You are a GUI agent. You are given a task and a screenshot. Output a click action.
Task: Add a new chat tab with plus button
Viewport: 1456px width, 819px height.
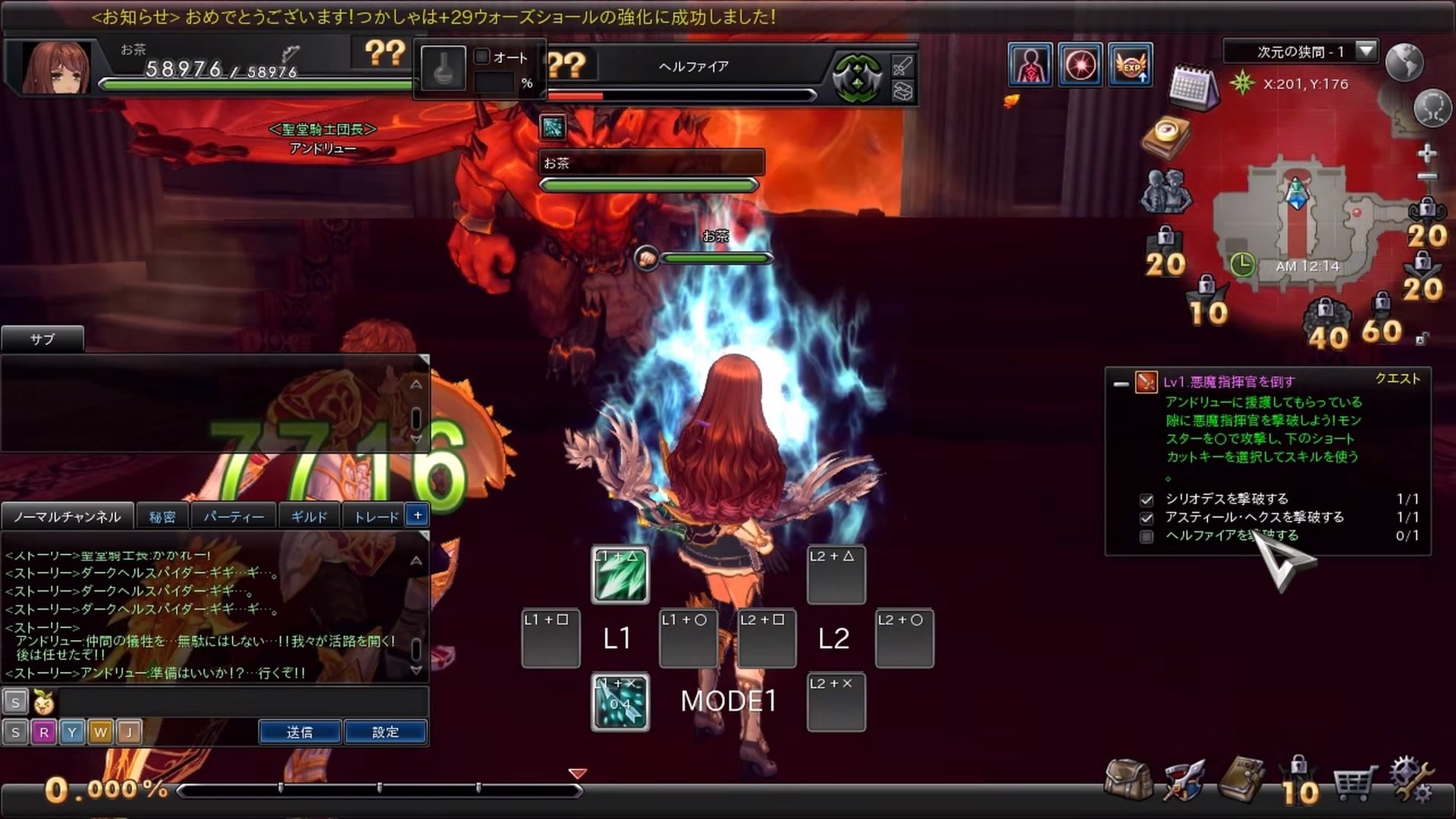pyautogui.click(x=417, y=515)
